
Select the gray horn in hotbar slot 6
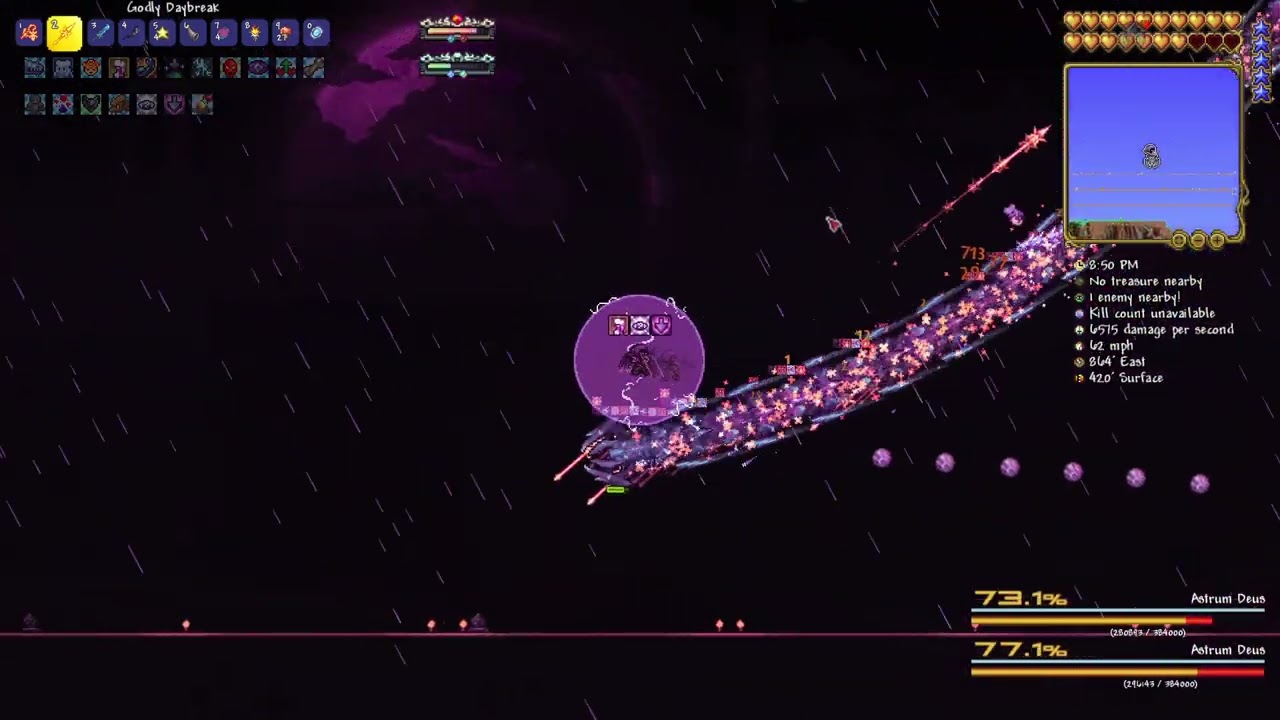(x=192, y=33)
